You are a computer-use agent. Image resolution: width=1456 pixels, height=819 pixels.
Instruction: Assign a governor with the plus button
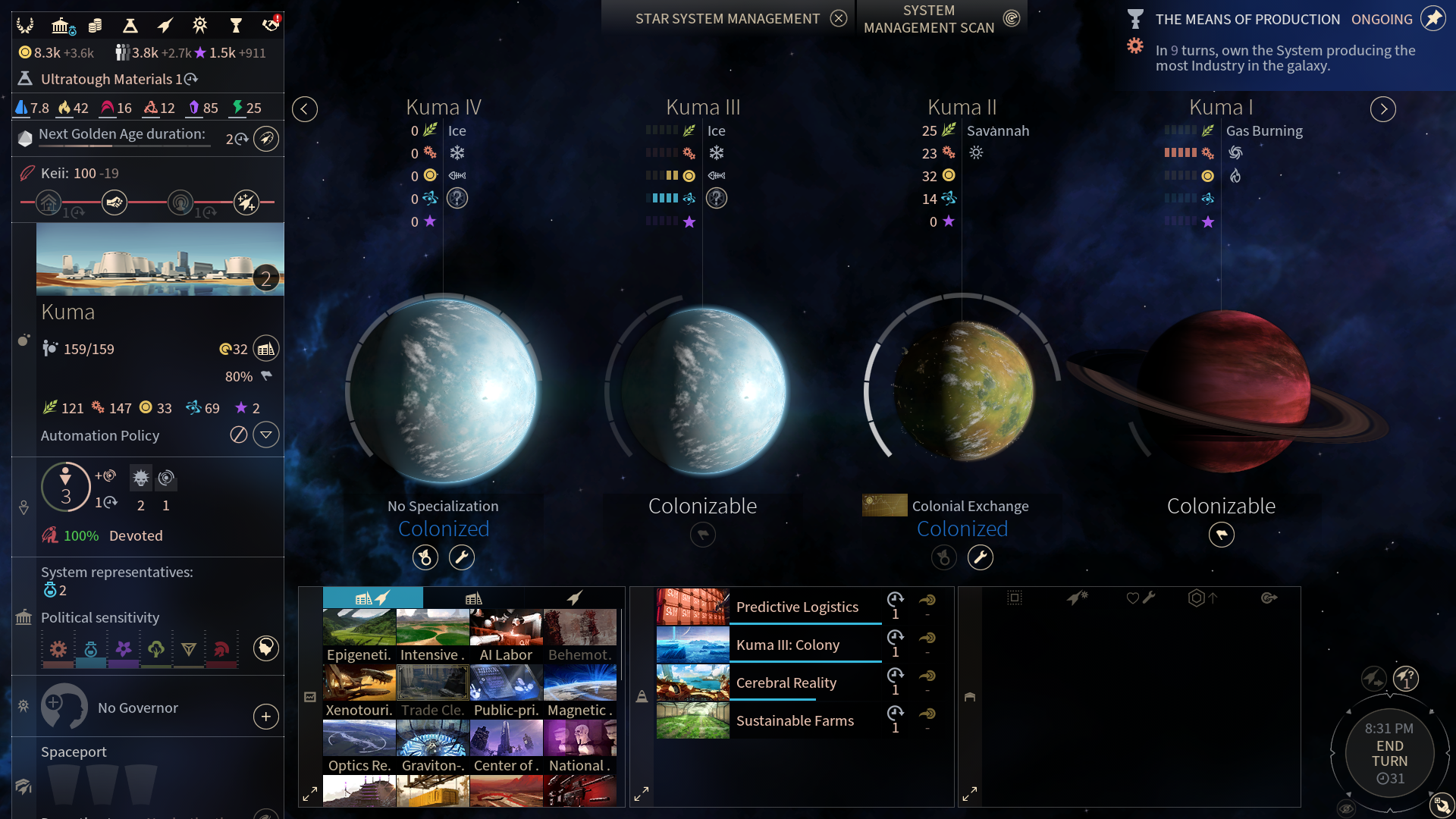[265, 717]
